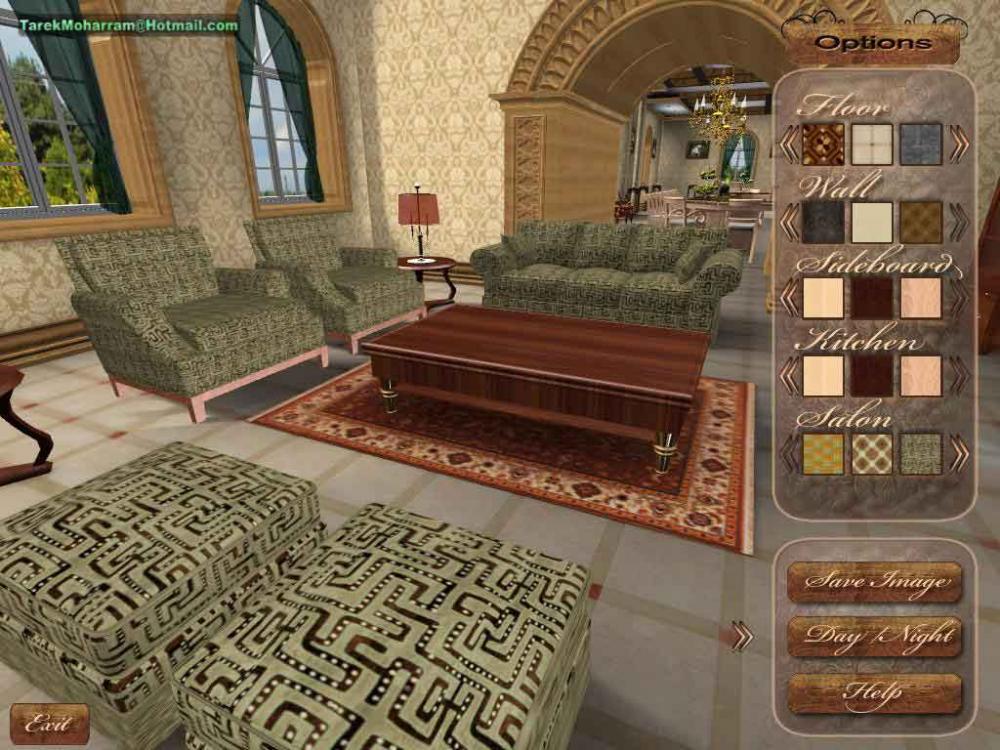Select the cream tile Floor swatch

point(872,144)
